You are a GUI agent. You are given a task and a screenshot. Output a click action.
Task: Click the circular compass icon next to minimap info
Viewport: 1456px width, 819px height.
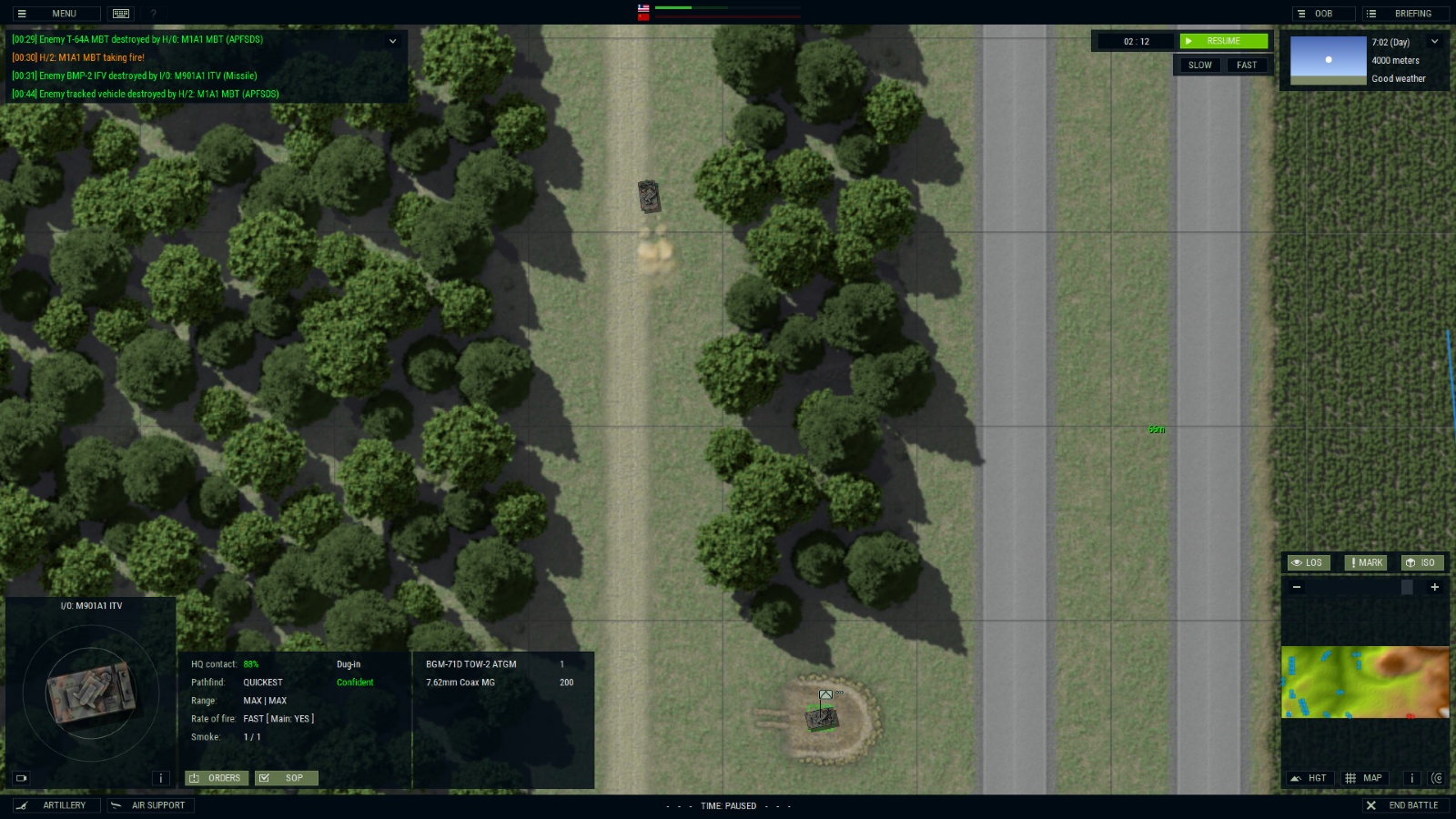[x=1438, y=779]
